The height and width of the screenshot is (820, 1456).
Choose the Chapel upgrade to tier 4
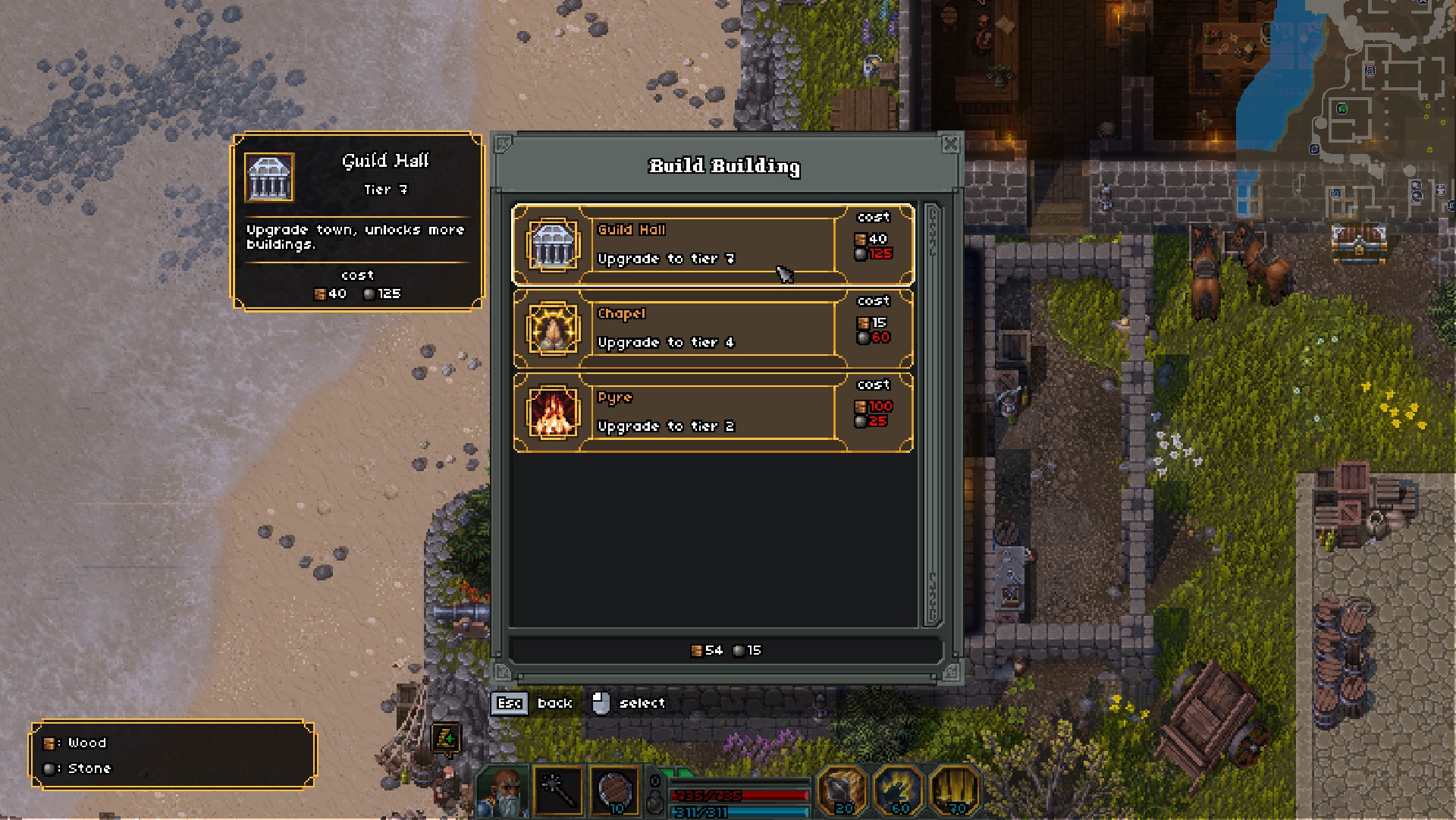tap(713, 328)
